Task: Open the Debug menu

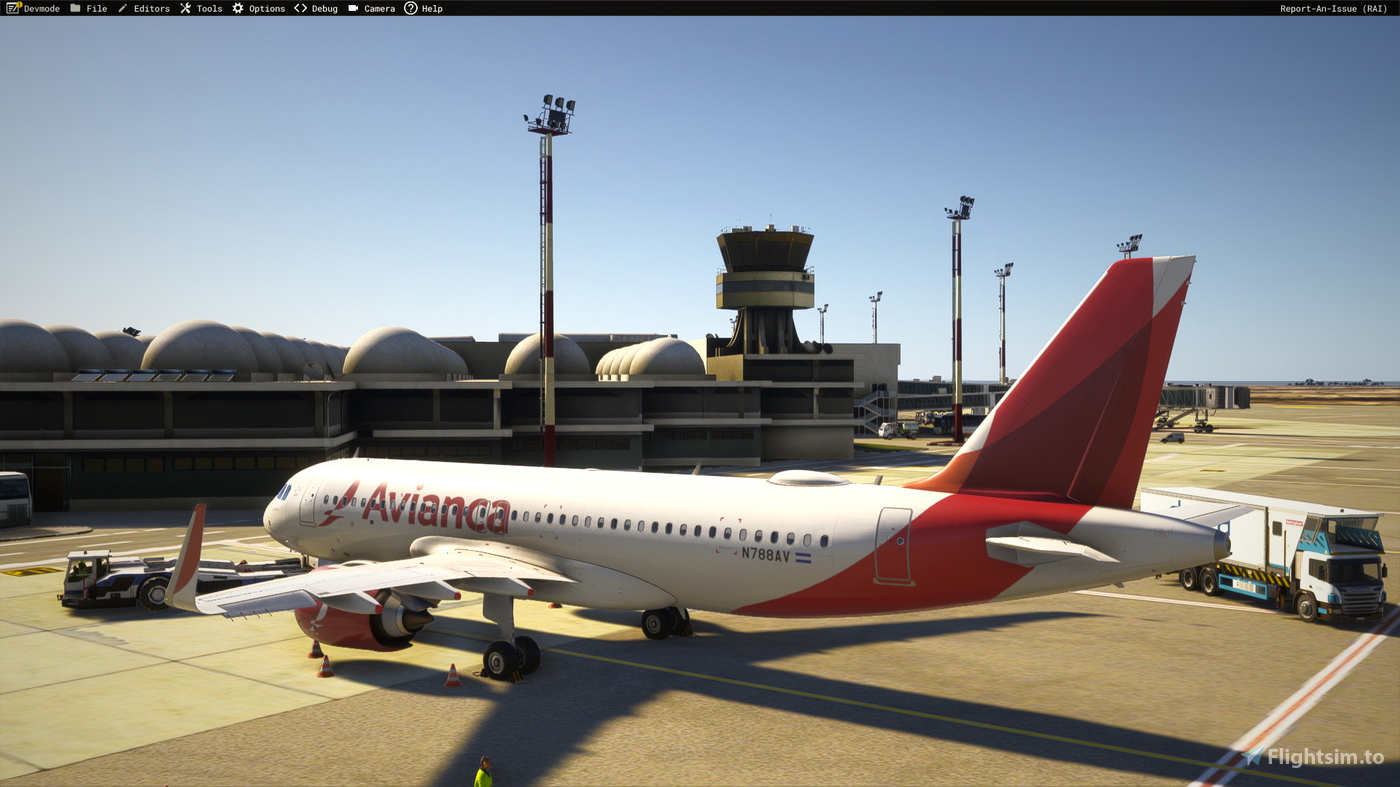Action: pyautogui.click(x=322, y=7)
